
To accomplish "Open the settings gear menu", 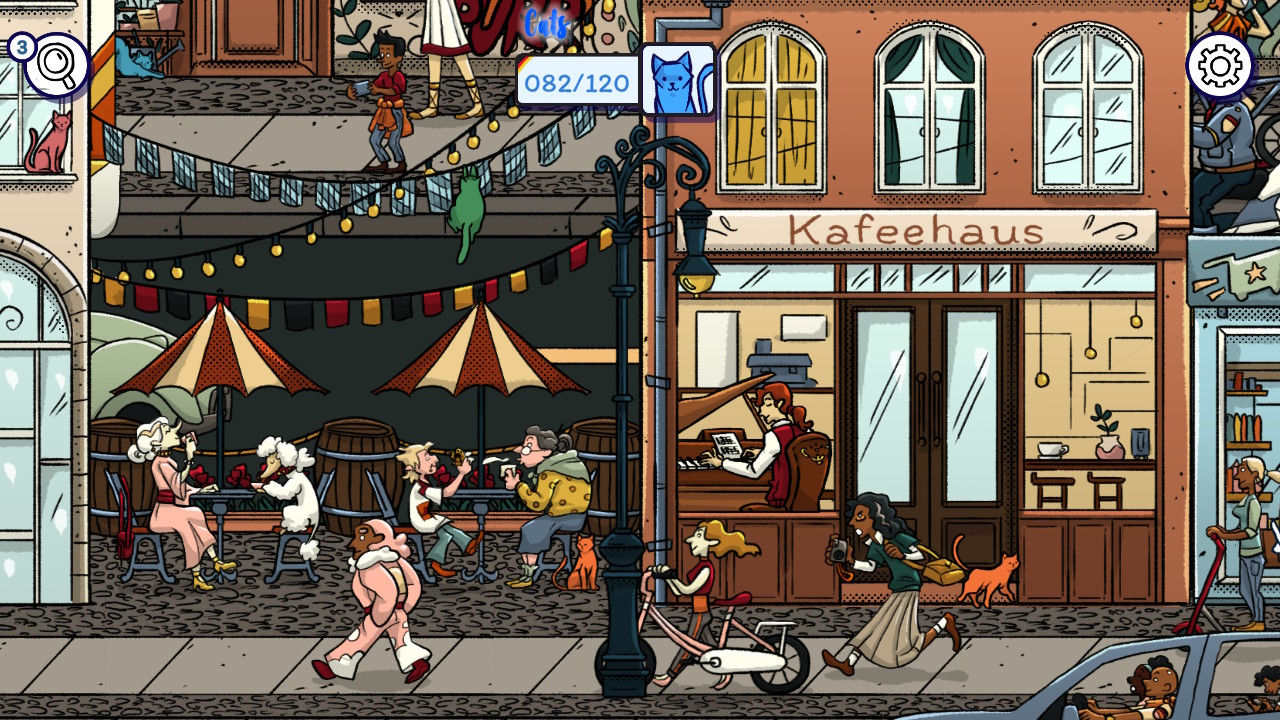I will coord(1220,64).
